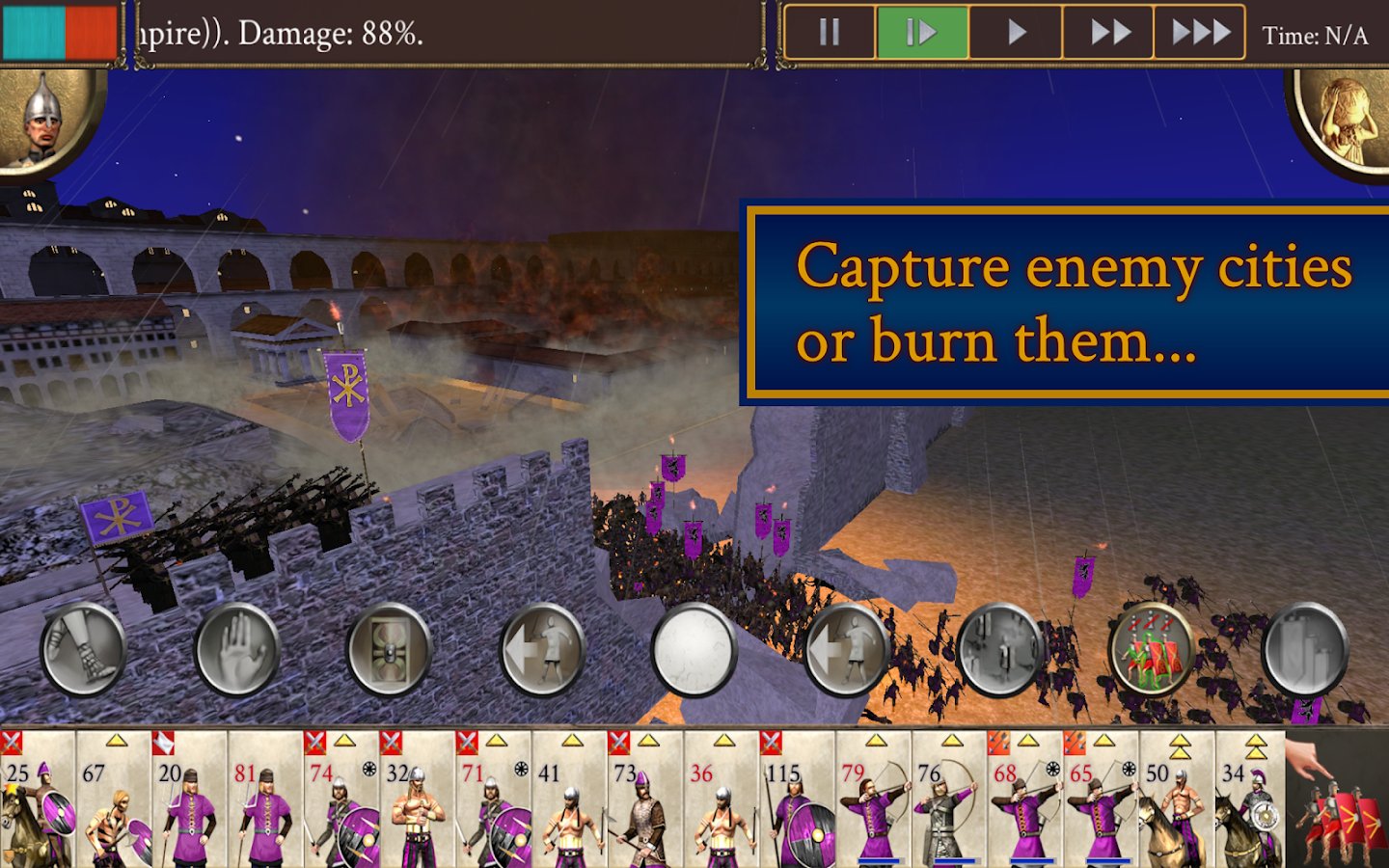Select the green slow-motion speed button
Image resolution: width=1389 pixels, height=868 pixels.
tap(921, 34)
